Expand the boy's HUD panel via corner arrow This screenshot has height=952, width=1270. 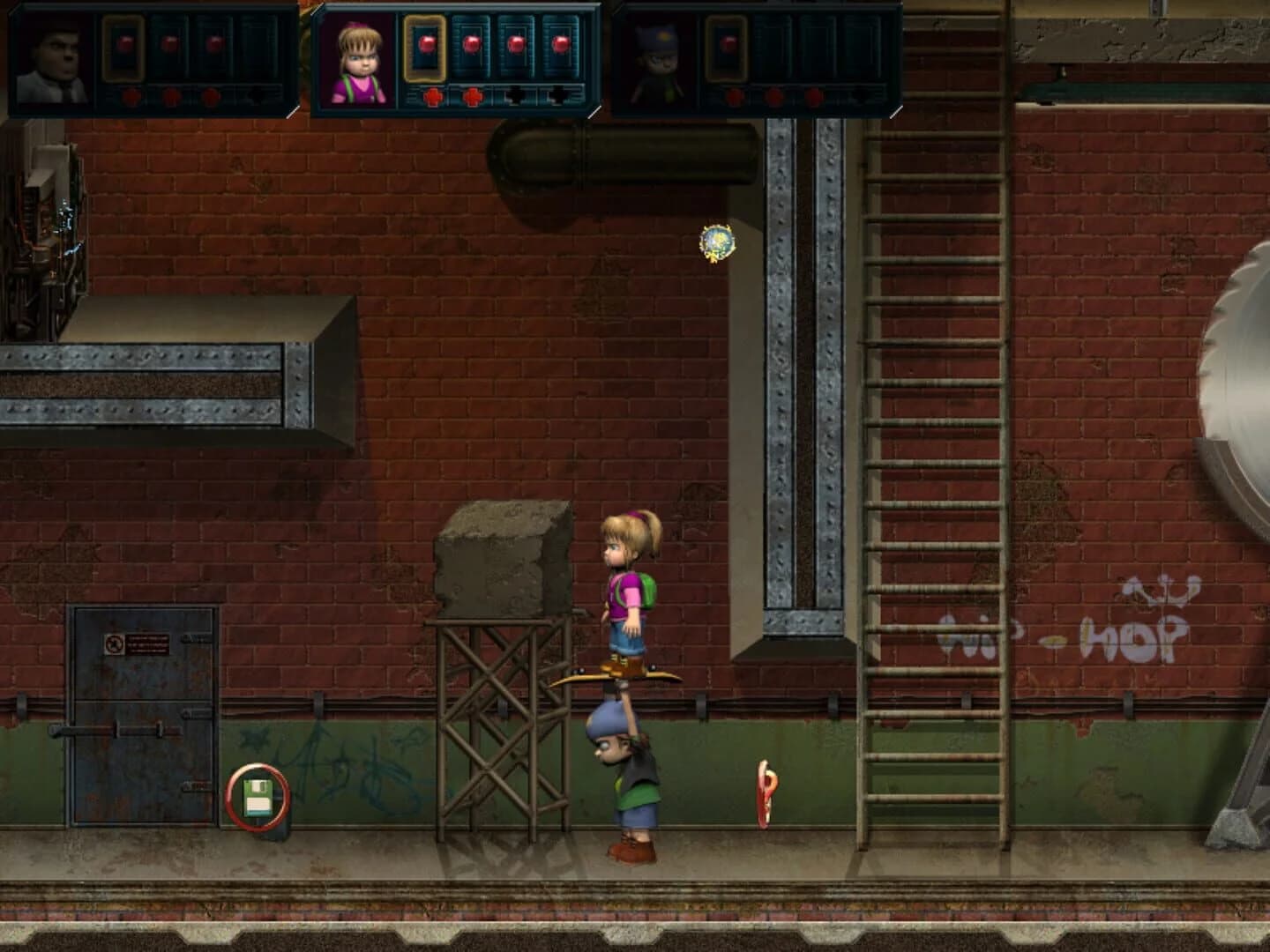896,113
